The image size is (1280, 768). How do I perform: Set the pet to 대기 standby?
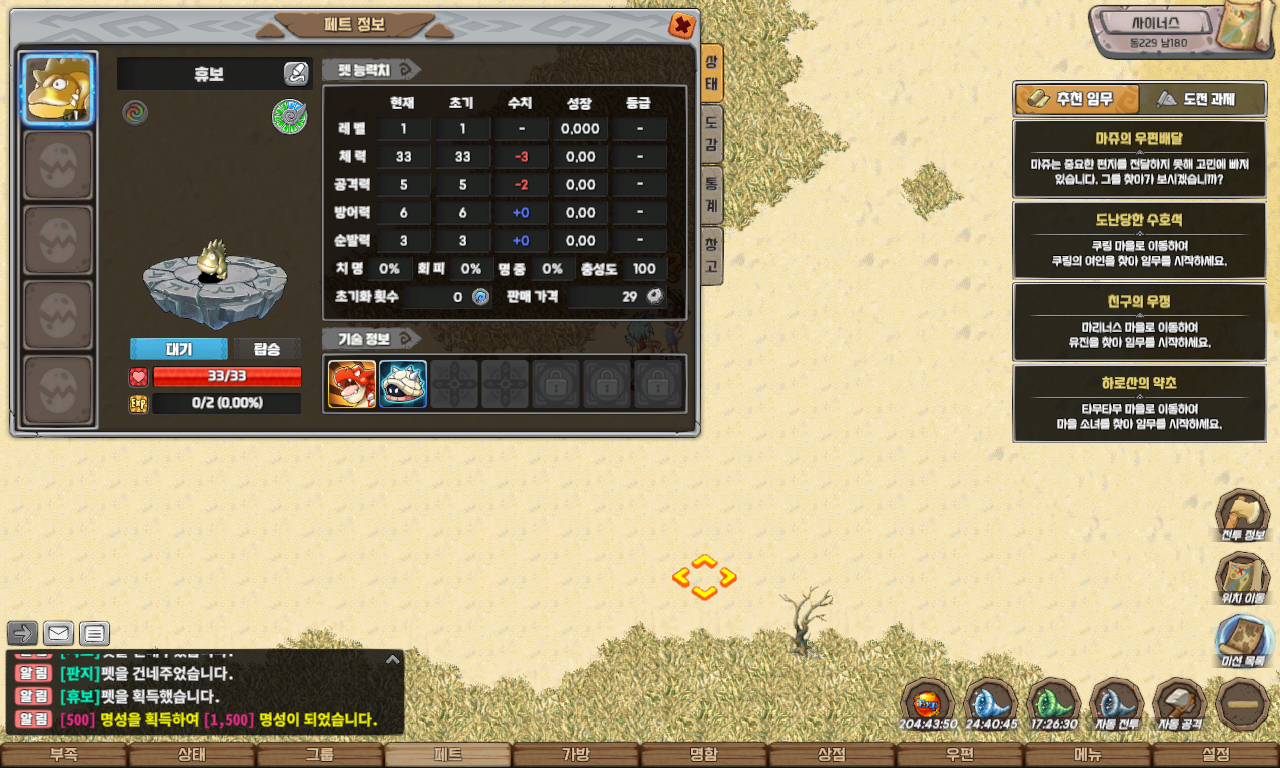tap(179, 349)
